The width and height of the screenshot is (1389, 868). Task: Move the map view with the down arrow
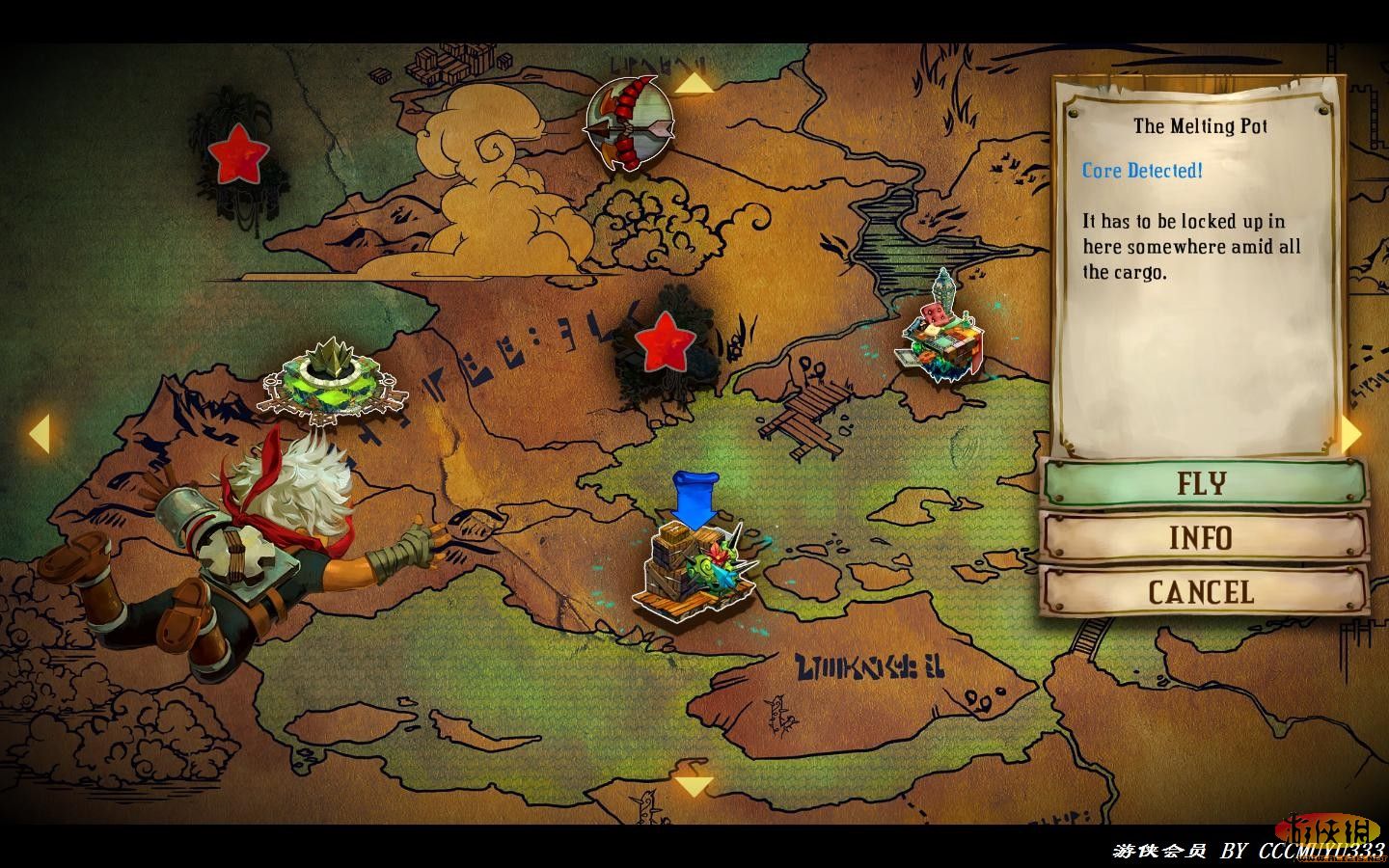click(694, 786)
